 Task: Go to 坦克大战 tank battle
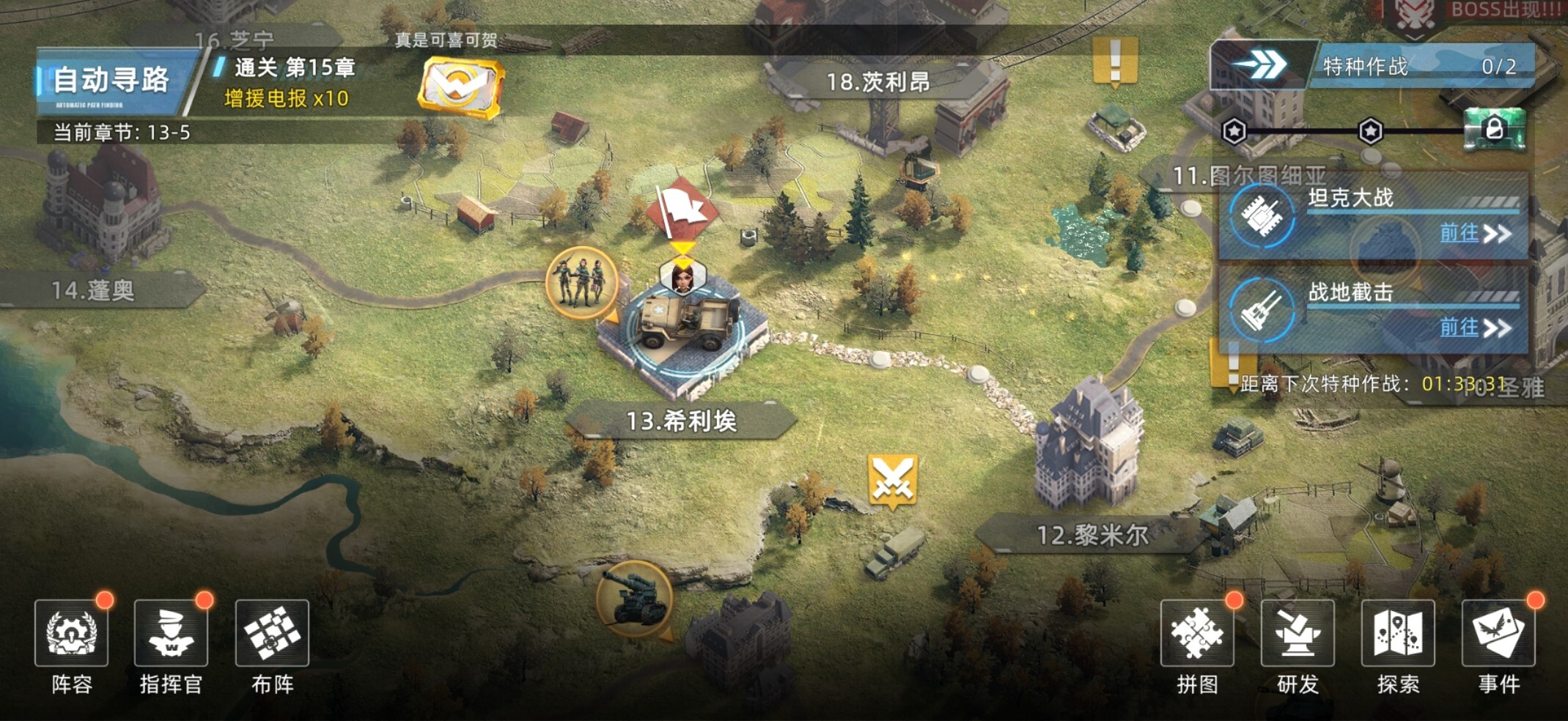pyautogui.click(x=1475, y=234)
